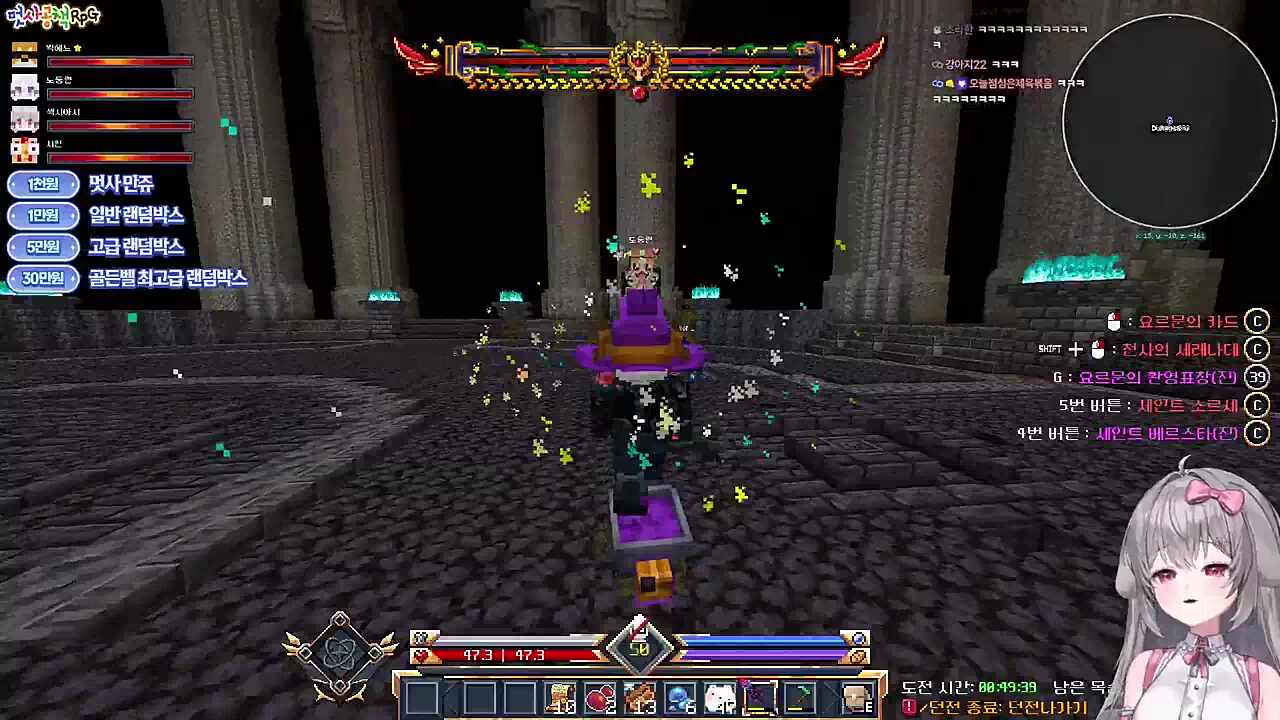Select the scroll item hotbar slot

[x=560, y=697]
